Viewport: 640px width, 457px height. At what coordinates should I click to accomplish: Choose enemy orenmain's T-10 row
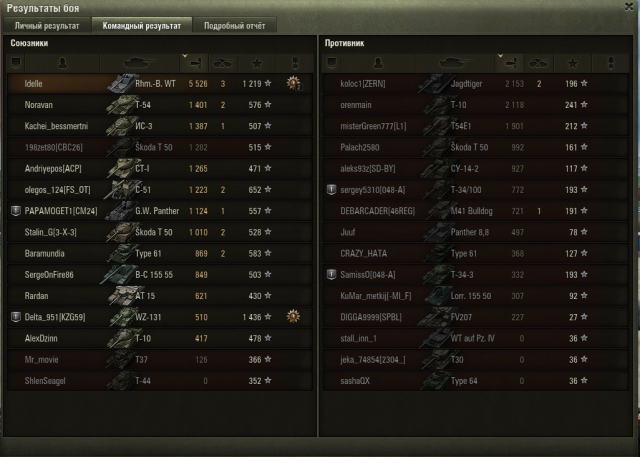pyautogui.click(x=470, y=105)
